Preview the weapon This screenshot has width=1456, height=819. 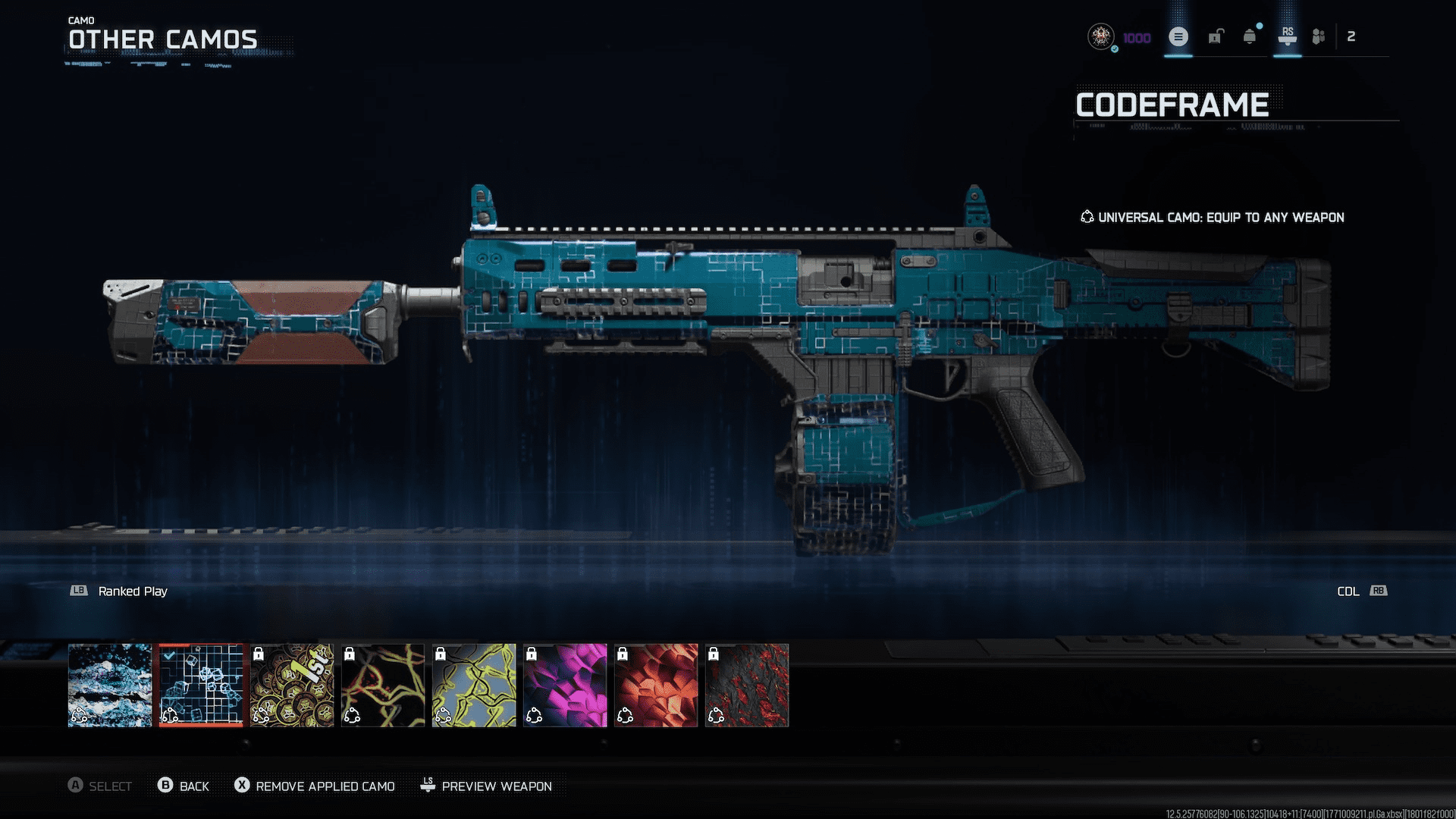point(486,786)
